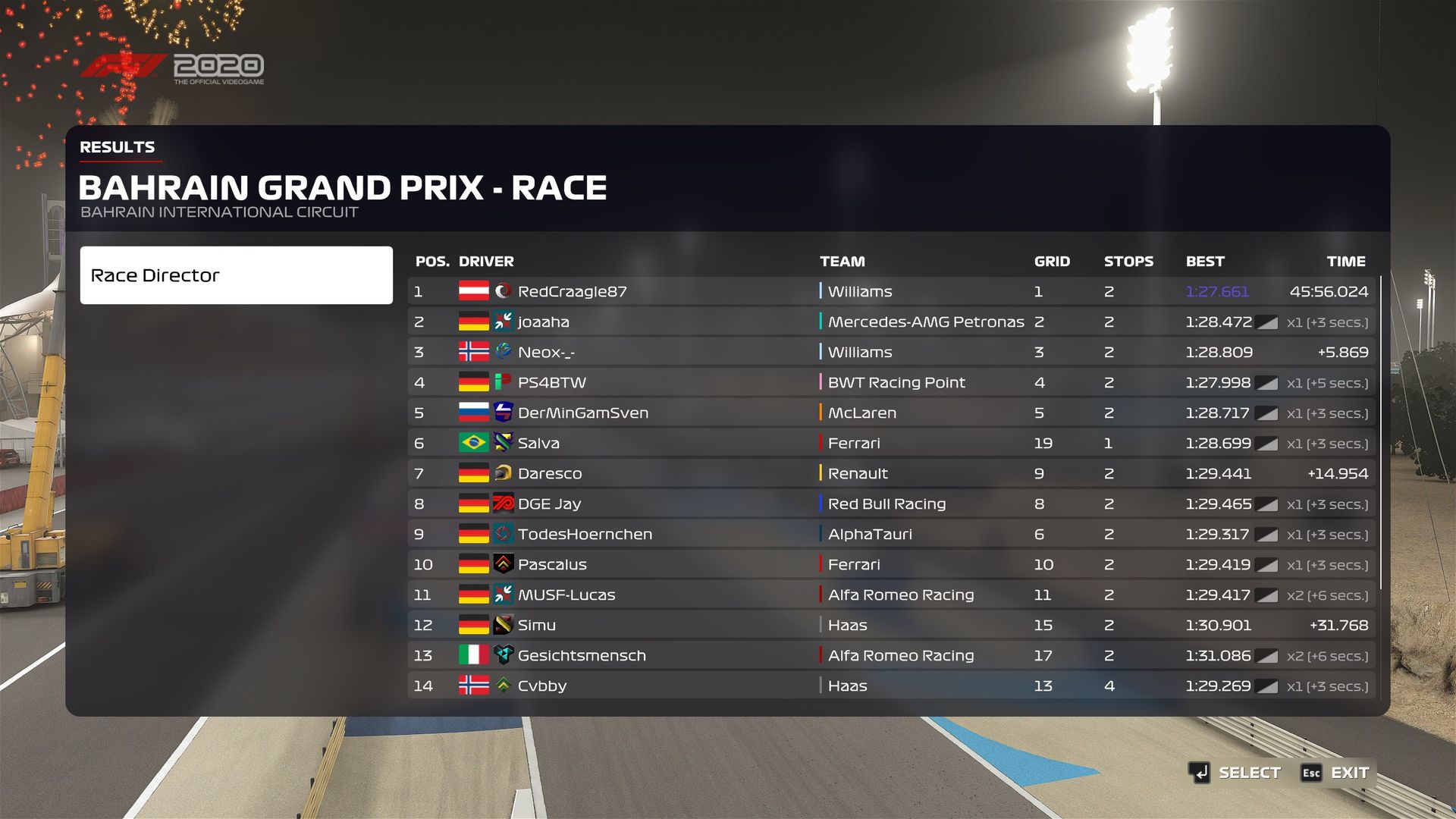Screen dimensions: 1456x819
Task: Select PS4BTW's result row
Action: (891, 382)
